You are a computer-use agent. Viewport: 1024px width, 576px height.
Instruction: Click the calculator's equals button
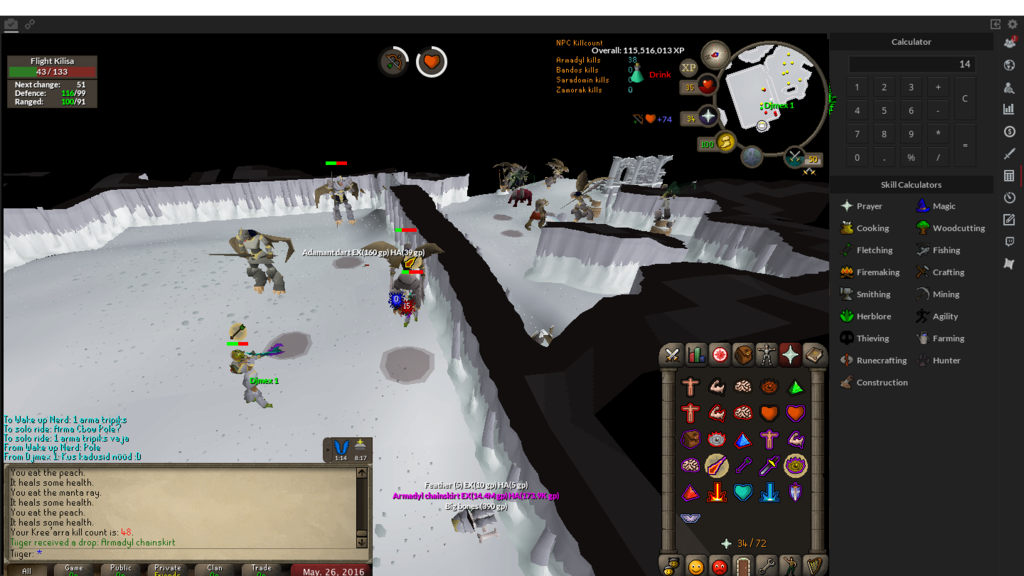click(x=964, y=145)
